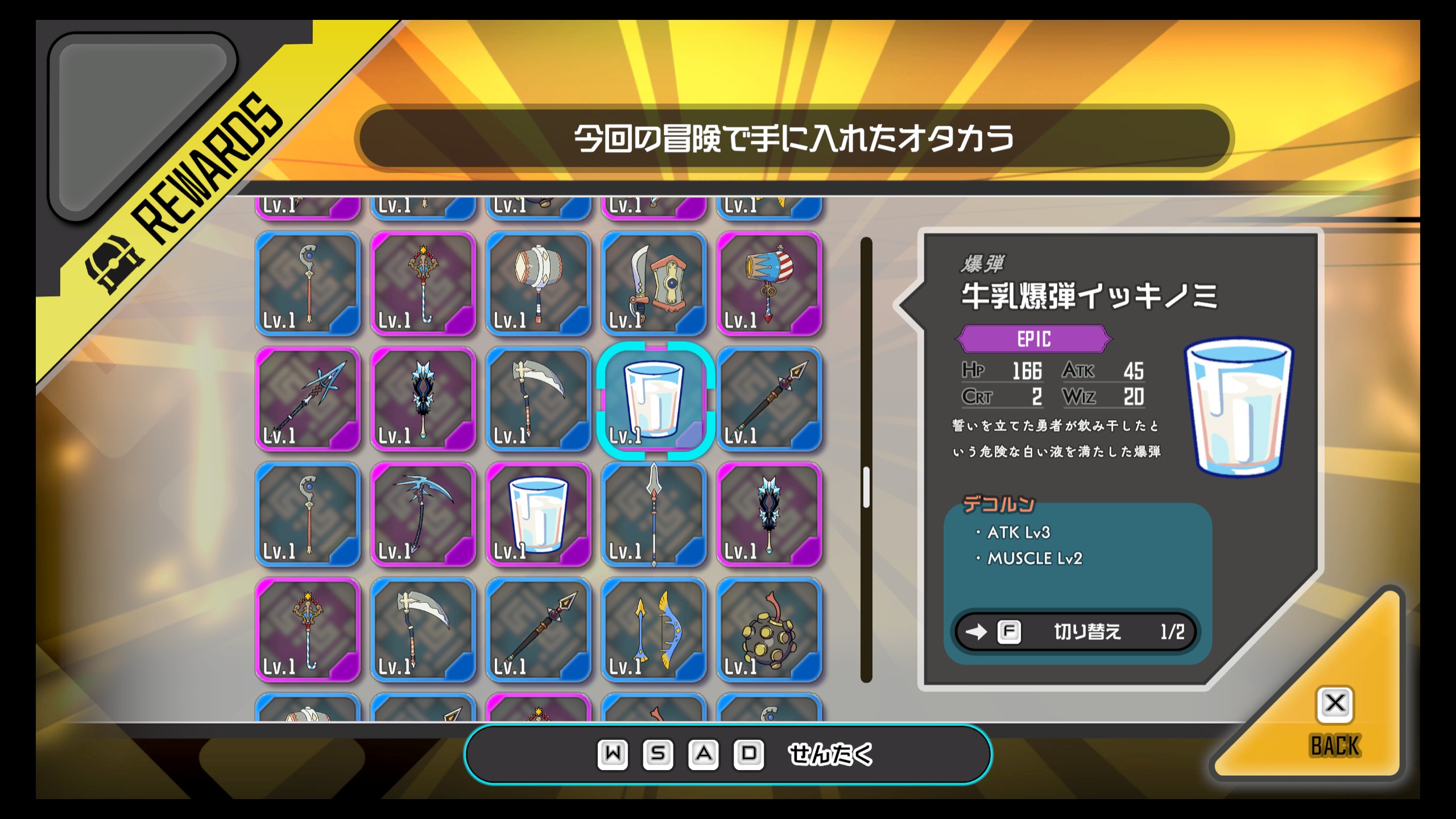The height and width of the screenshot is (819, 1456).
Task: Select the dark blue-bladed scythe item
Action: 423,515
